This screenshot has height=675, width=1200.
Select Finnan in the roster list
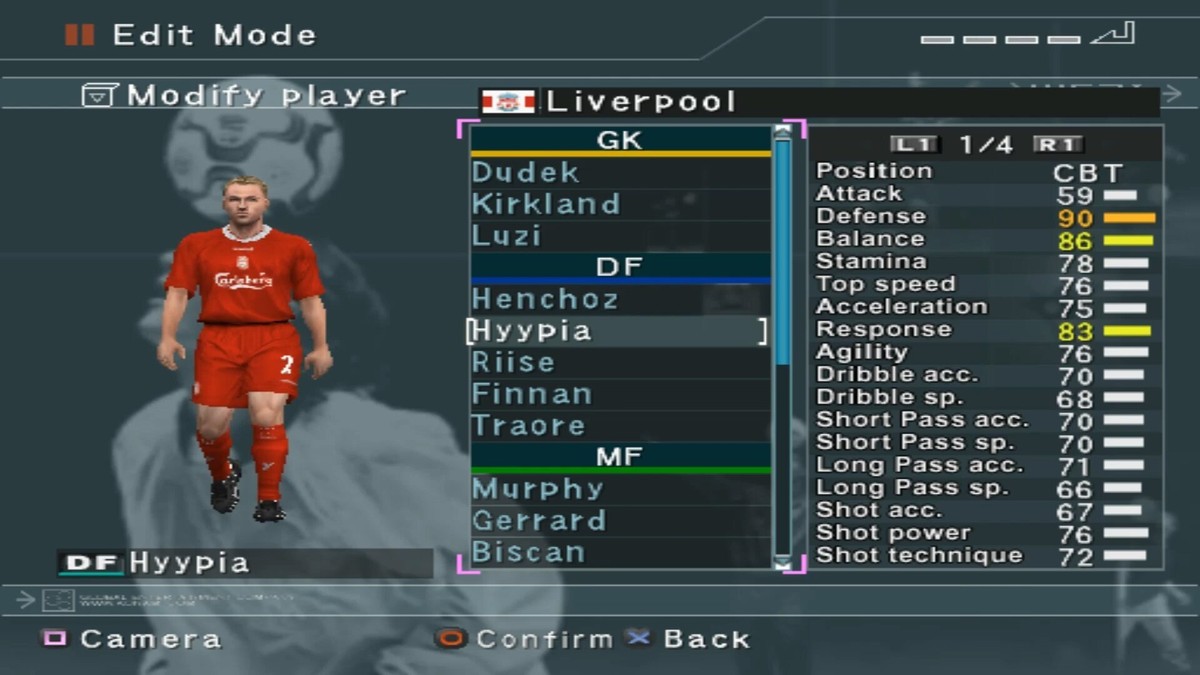(x=531, y=394)
